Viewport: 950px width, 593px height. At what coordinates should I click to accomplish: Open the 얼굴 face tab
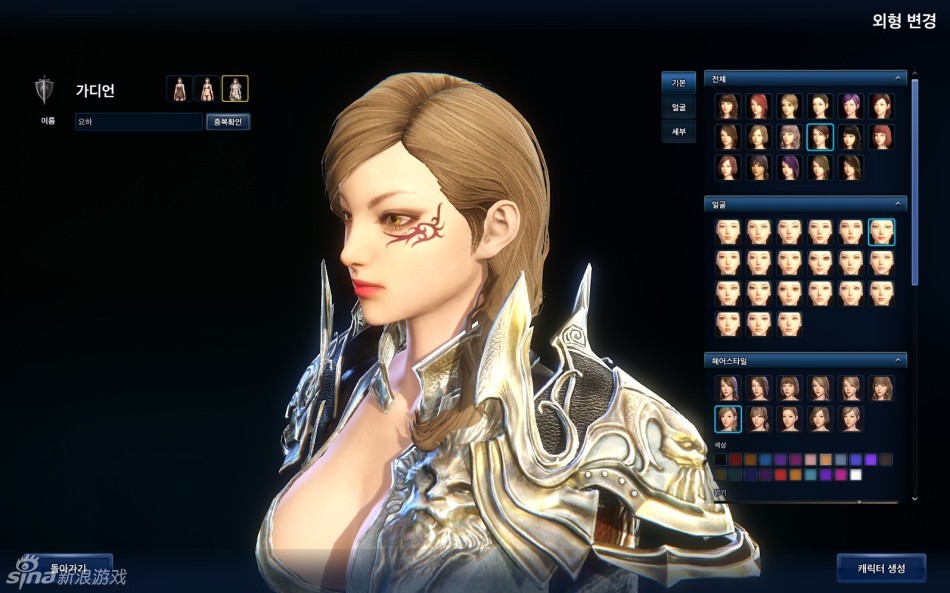click(678, 107)
